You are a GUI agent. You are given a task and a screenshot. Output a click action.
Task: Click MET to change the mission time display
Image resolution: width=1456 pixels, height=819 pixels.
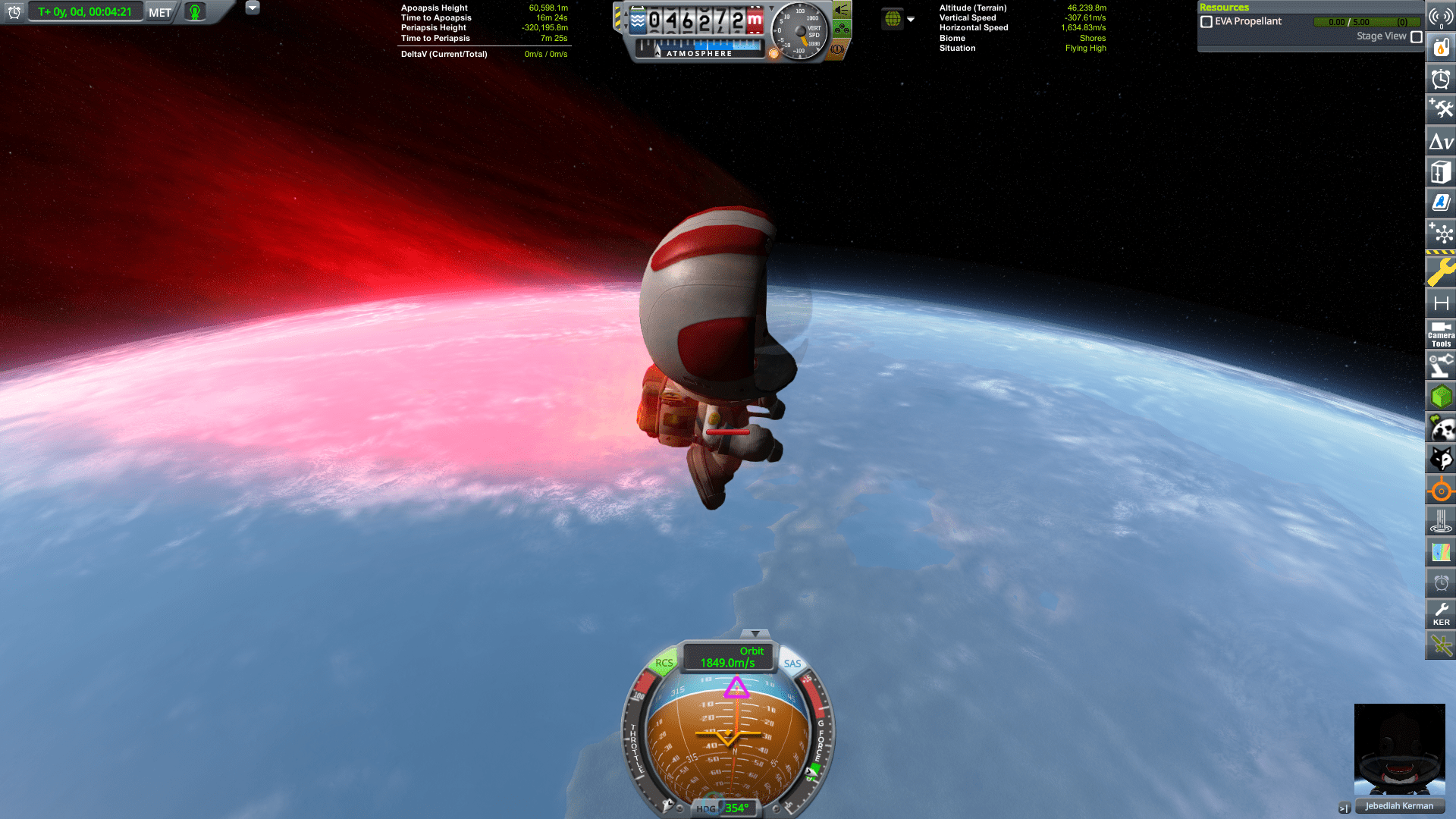(x=158, y=12)
